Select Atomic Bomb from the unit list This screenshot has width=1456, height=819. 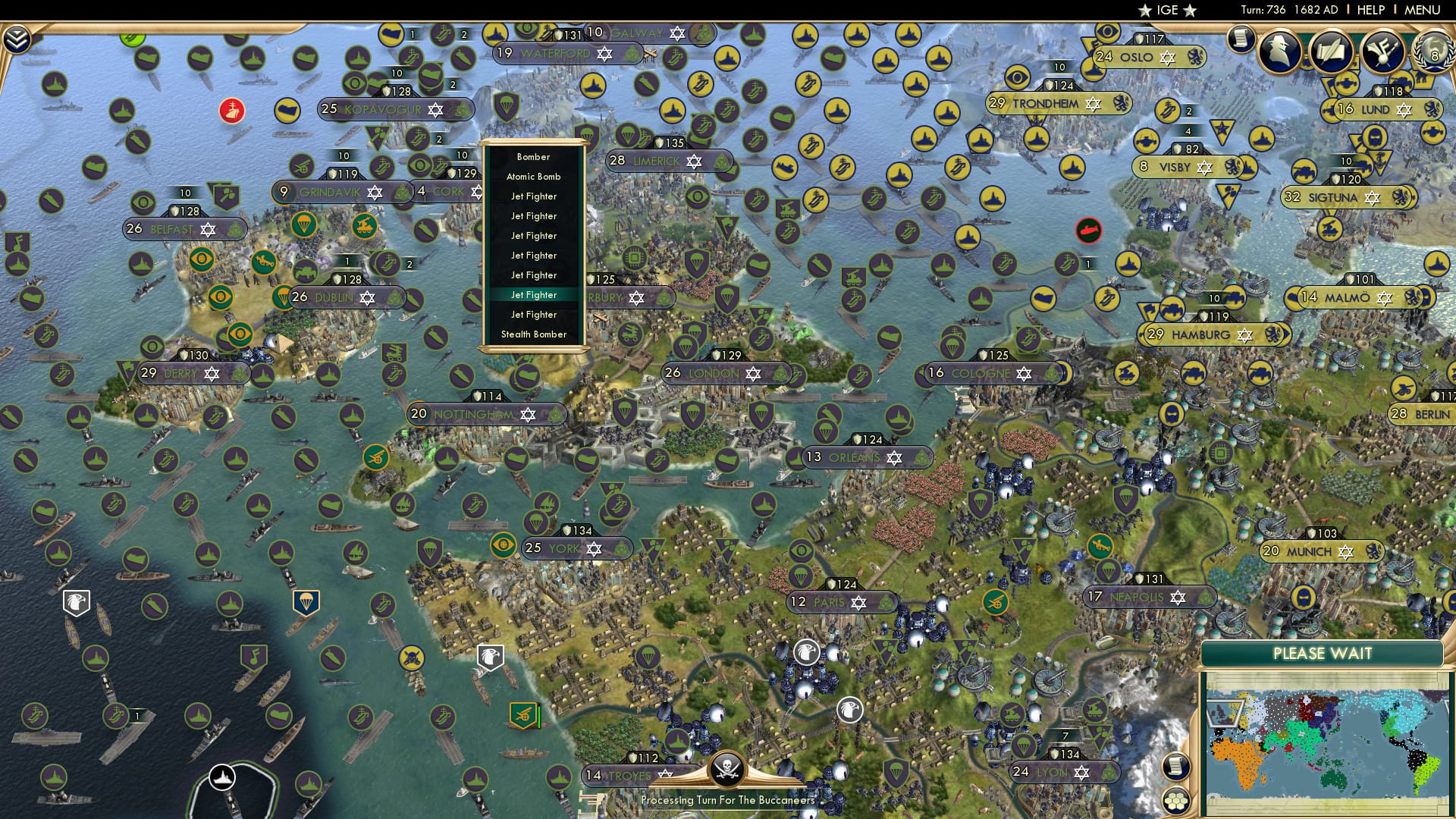(532, 177)
